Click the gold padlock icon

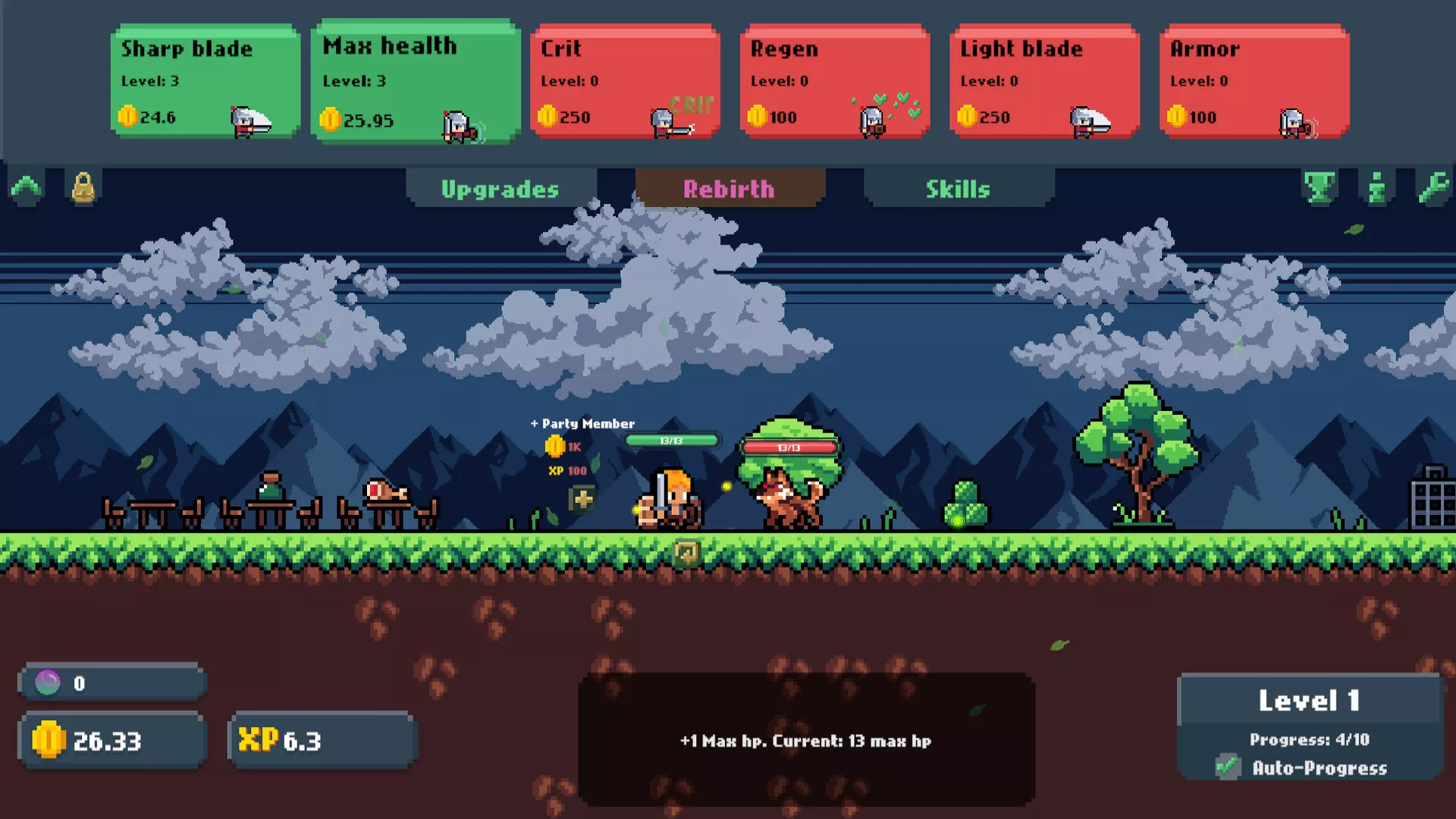[x=83, y=187]
